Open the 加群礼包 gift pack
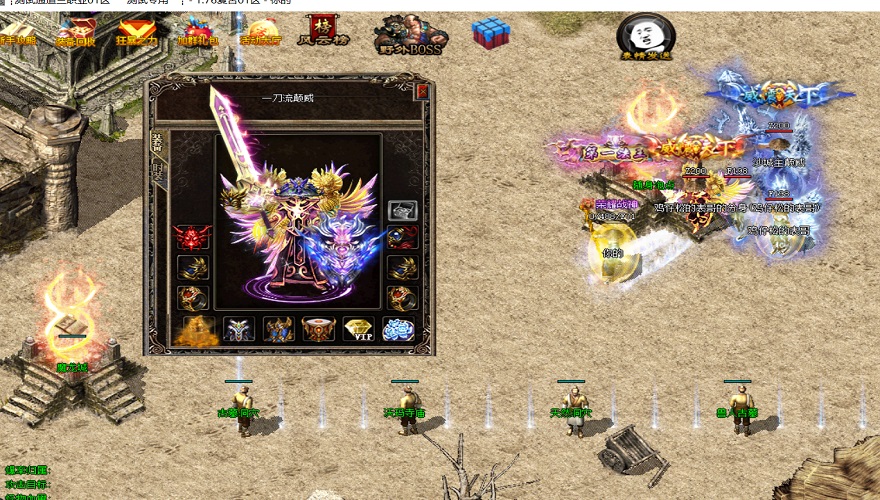This screenshot has width=880, height=500. point(196,34)
